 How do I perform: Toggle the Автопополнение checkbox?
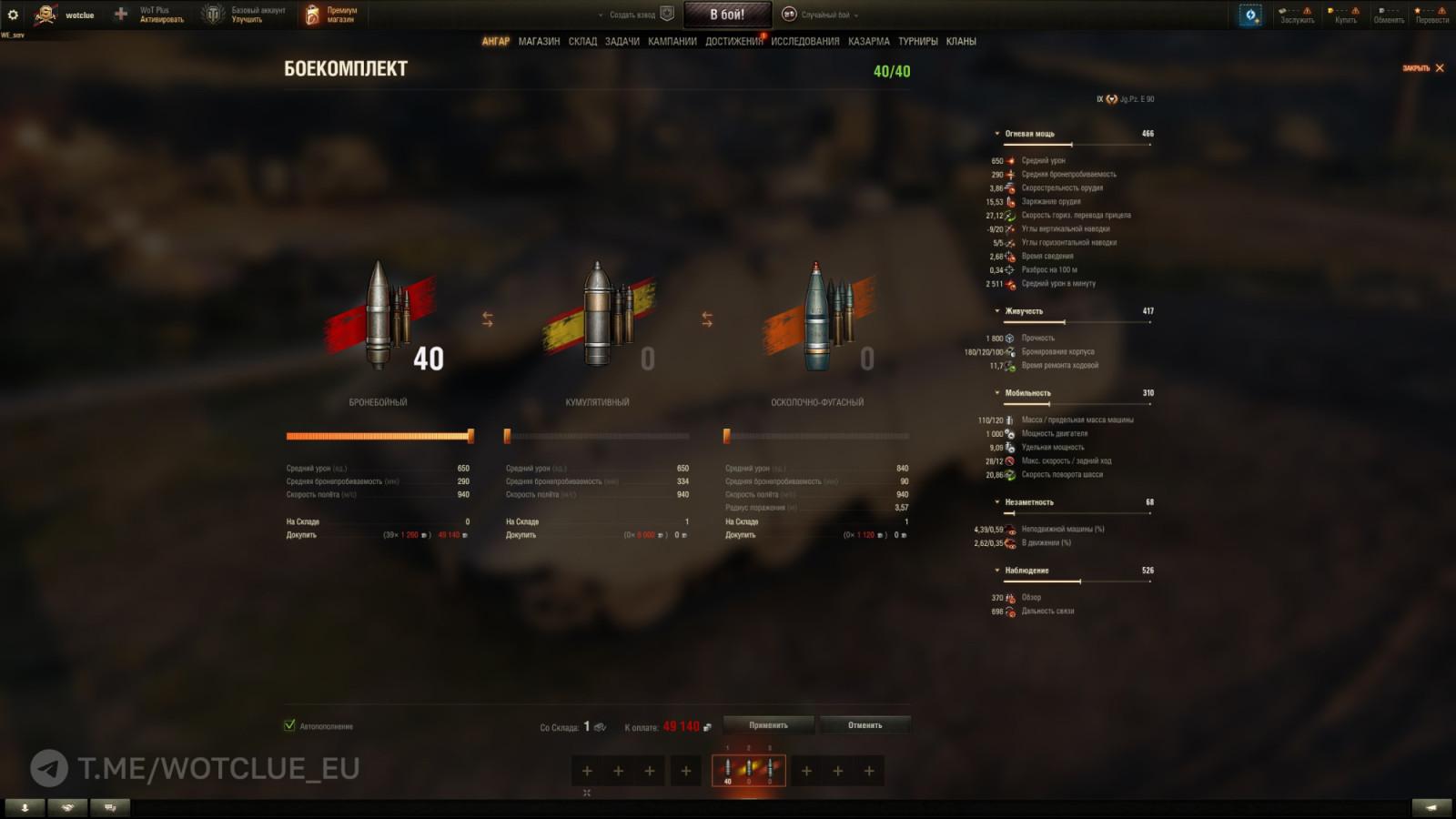(289, 726)
